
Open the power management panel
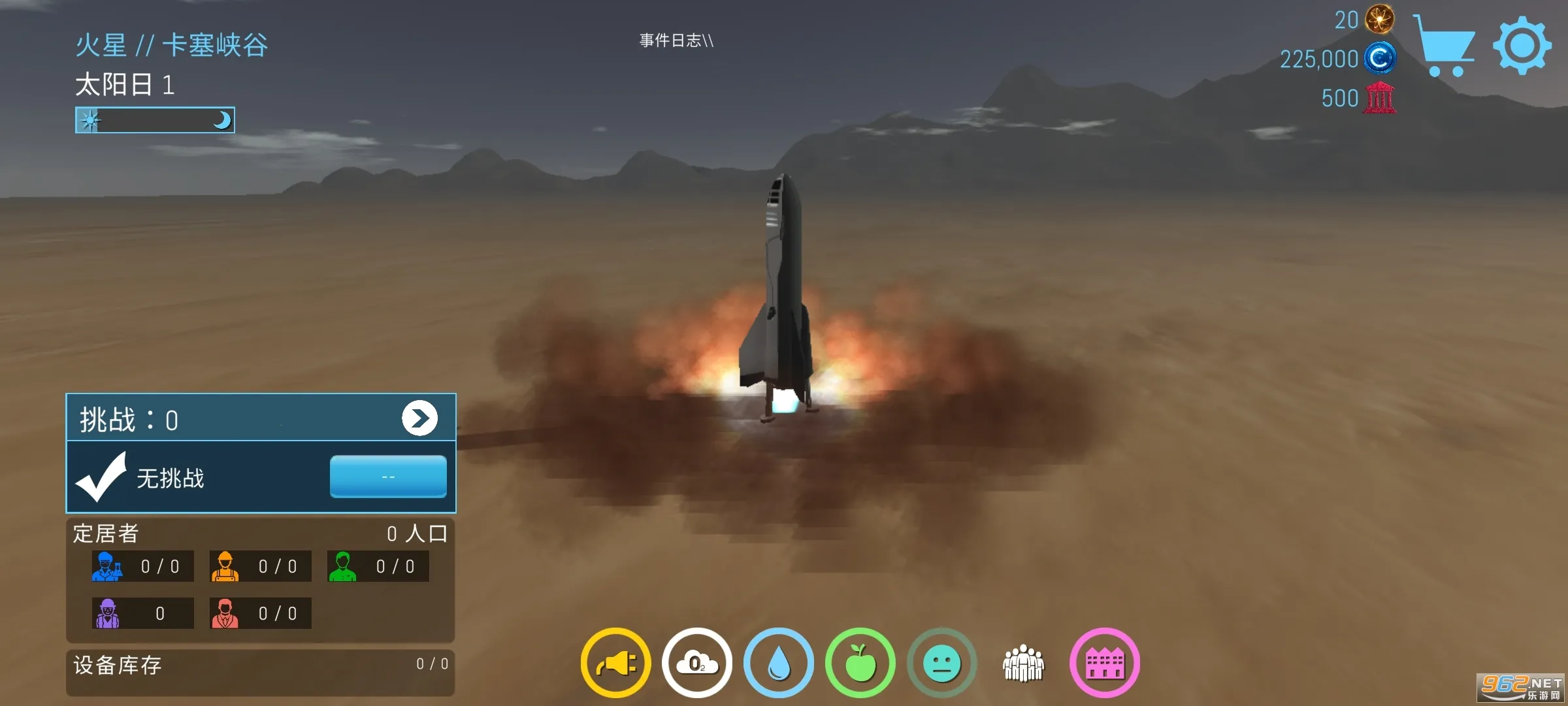pos(615,662)
